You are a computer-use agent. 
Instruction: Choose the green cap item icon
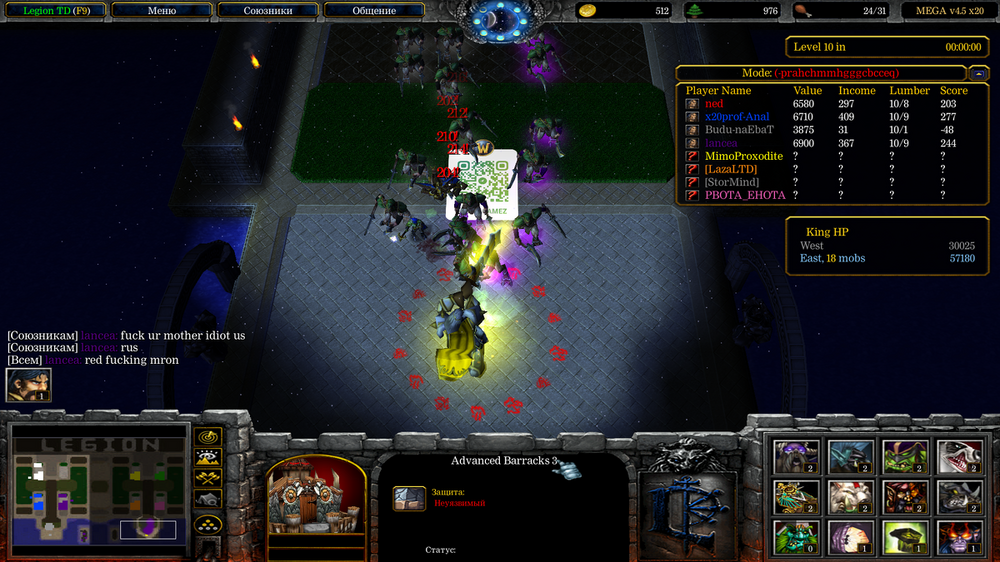(x=905, y=536)
